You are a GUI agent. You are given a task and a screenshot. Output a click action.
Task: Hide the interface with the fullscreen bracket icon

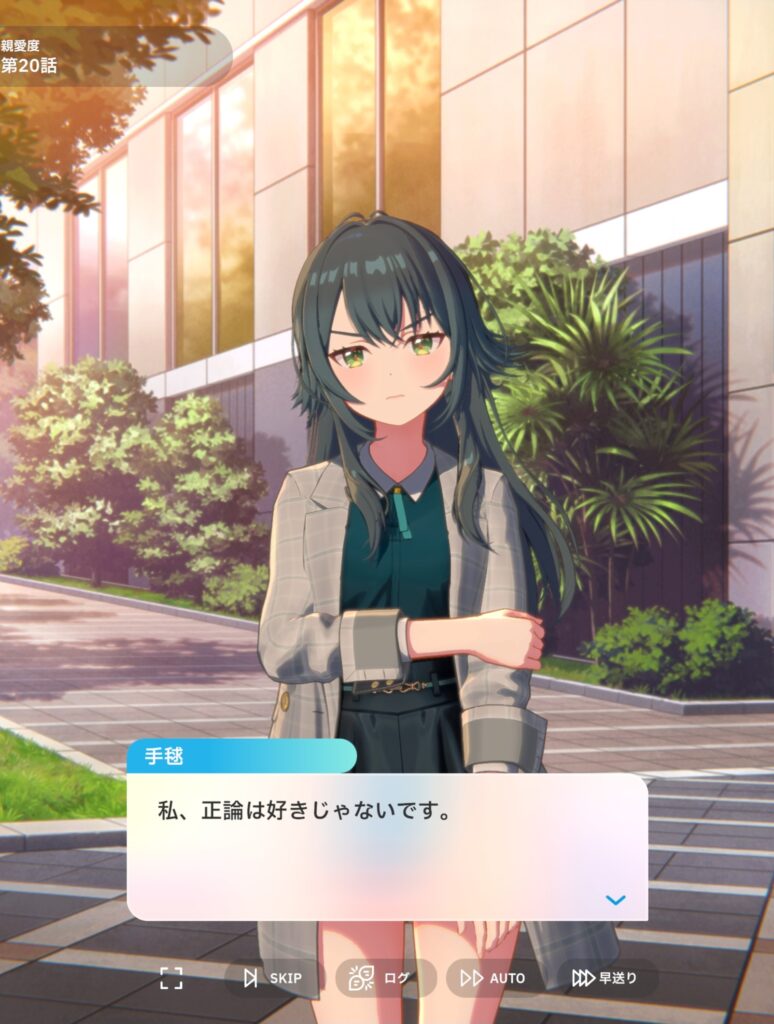[172, 978]
